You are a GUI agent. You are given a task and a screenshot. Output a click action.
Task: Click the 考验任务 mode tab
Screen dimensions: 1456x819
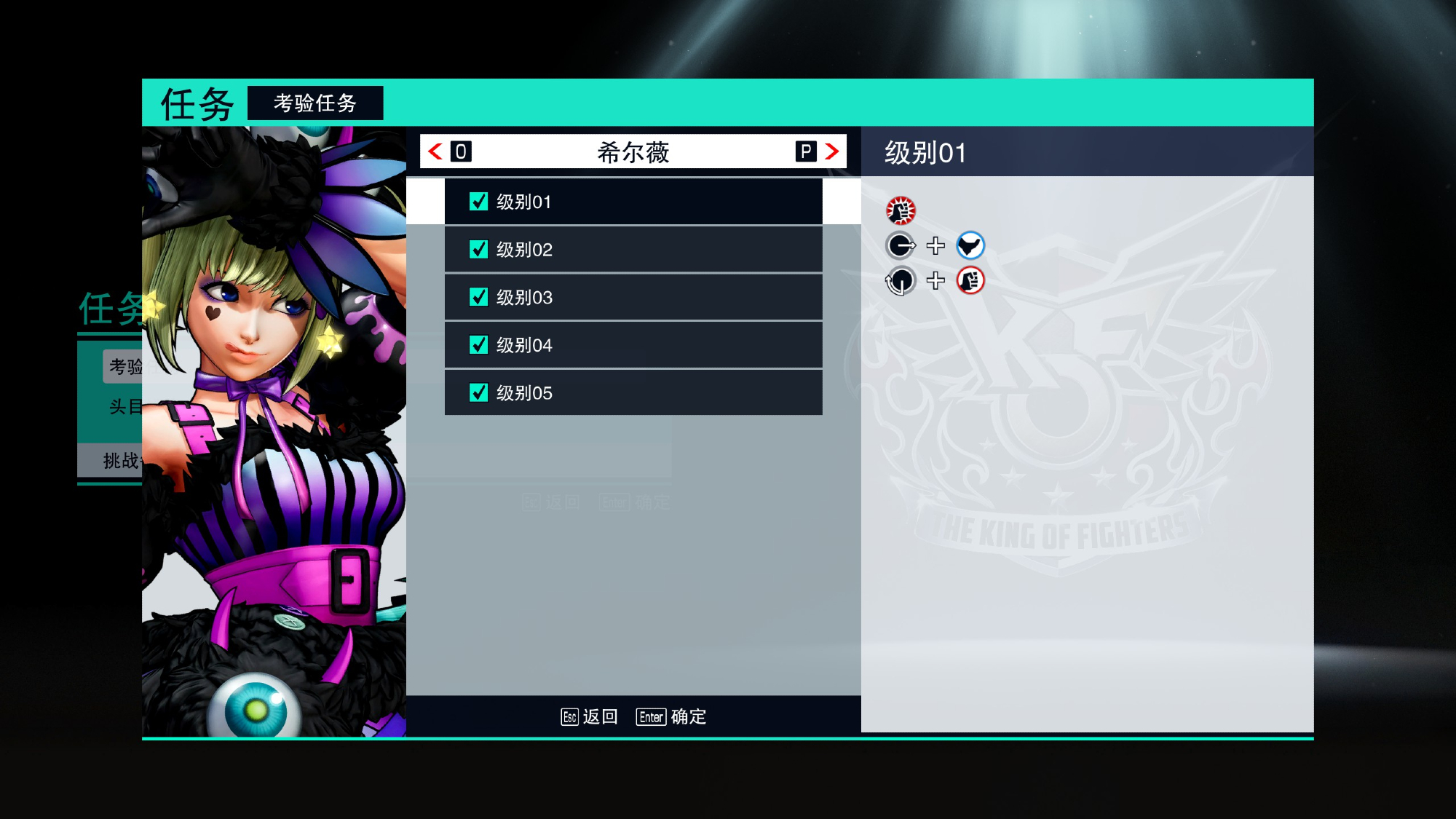[x=315, y=103]
